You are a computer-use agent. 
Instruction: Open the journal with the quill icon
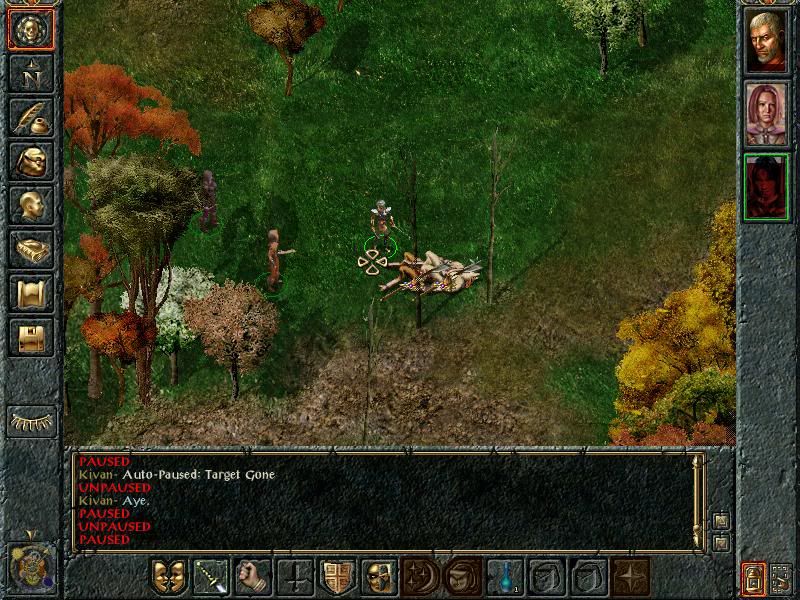coord(30,117)
